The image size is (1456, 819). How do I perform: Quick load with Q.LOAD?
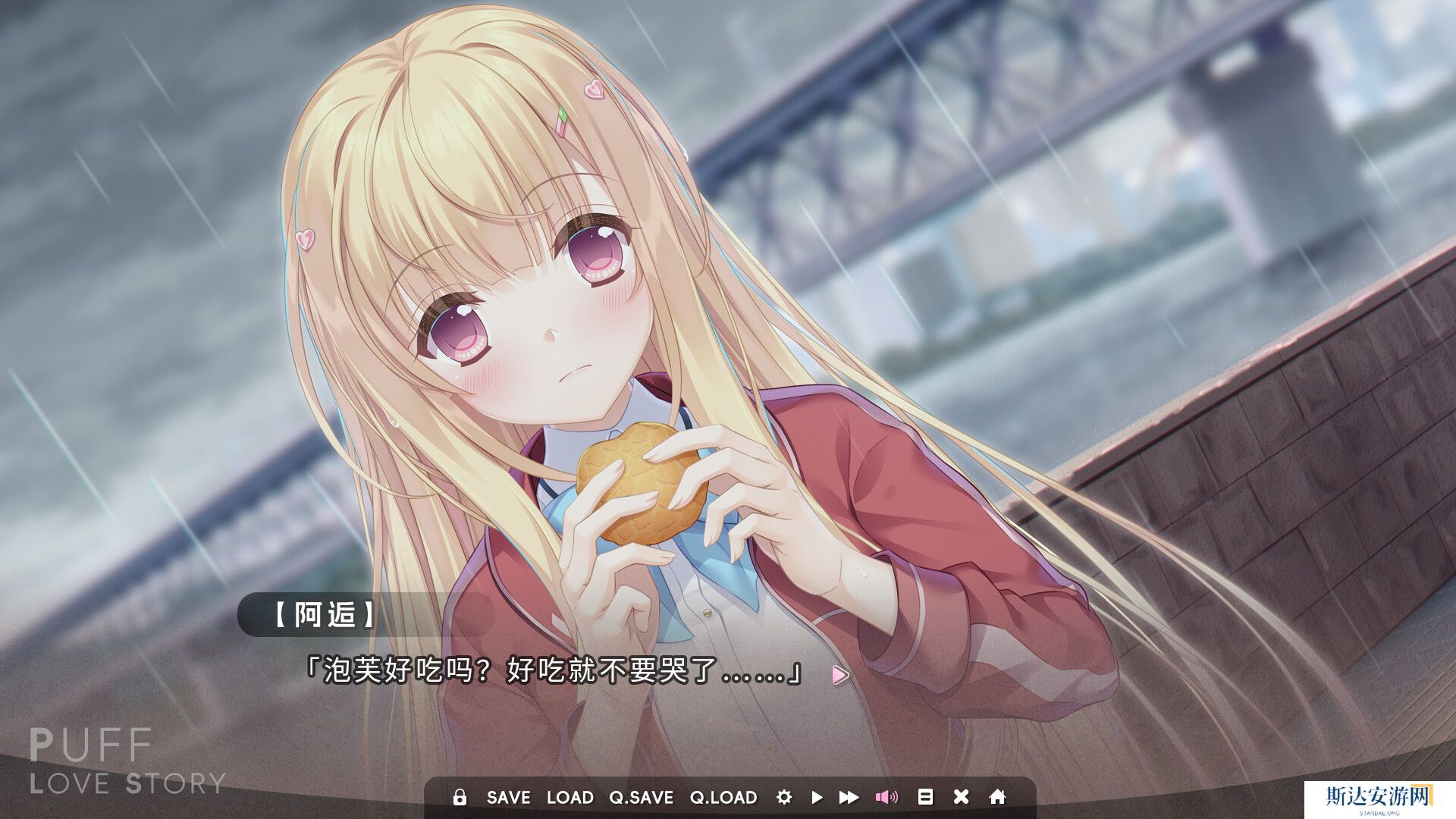(723, 797)
